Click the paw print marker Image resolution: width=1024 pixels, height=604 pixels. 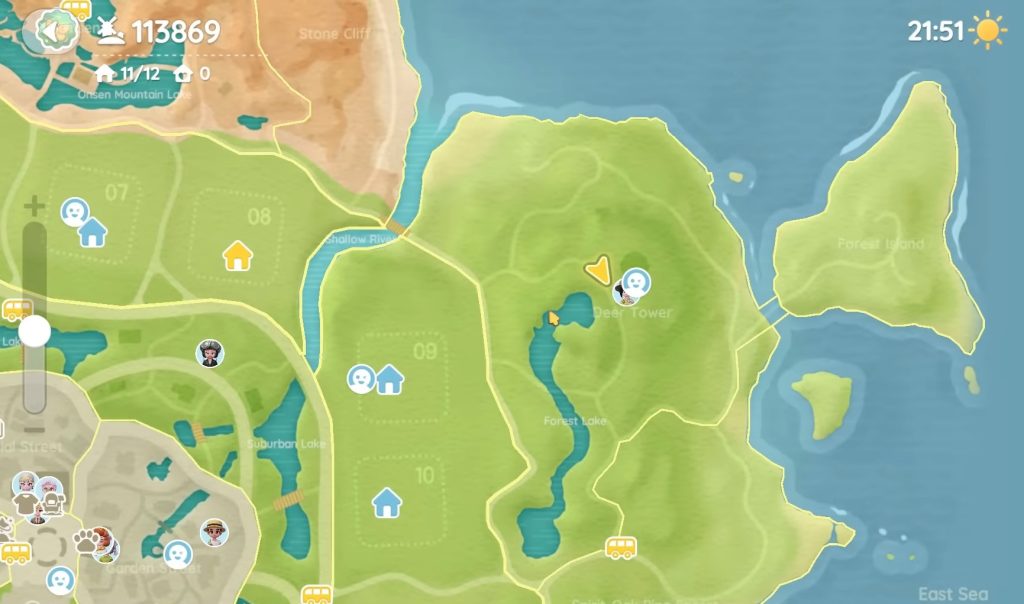click(88, 541)
